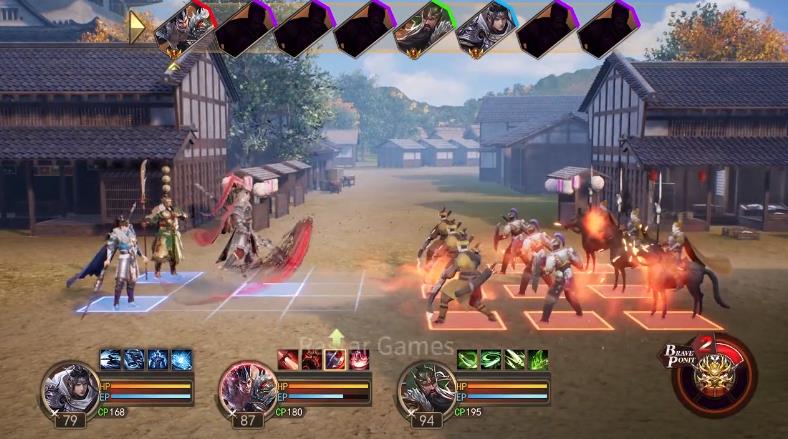Click the green-cornered bearded general in turn order
This screenshot has width=788, height=439.
tap(424, 28)
